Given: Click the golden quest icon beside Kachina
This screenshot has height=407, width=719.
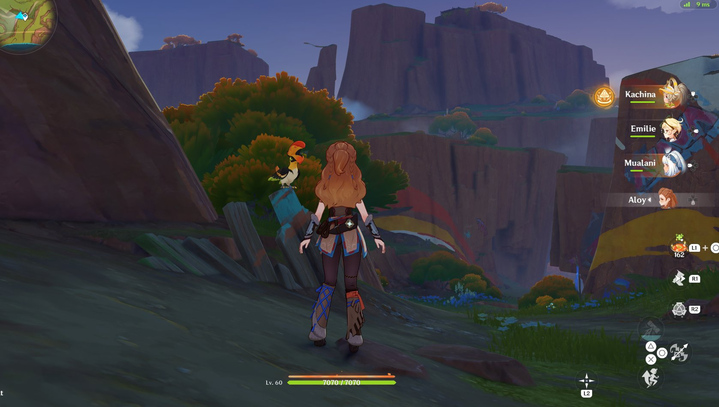Looking at the screenshot, I should pyautogui.click(x=603, y=96).
